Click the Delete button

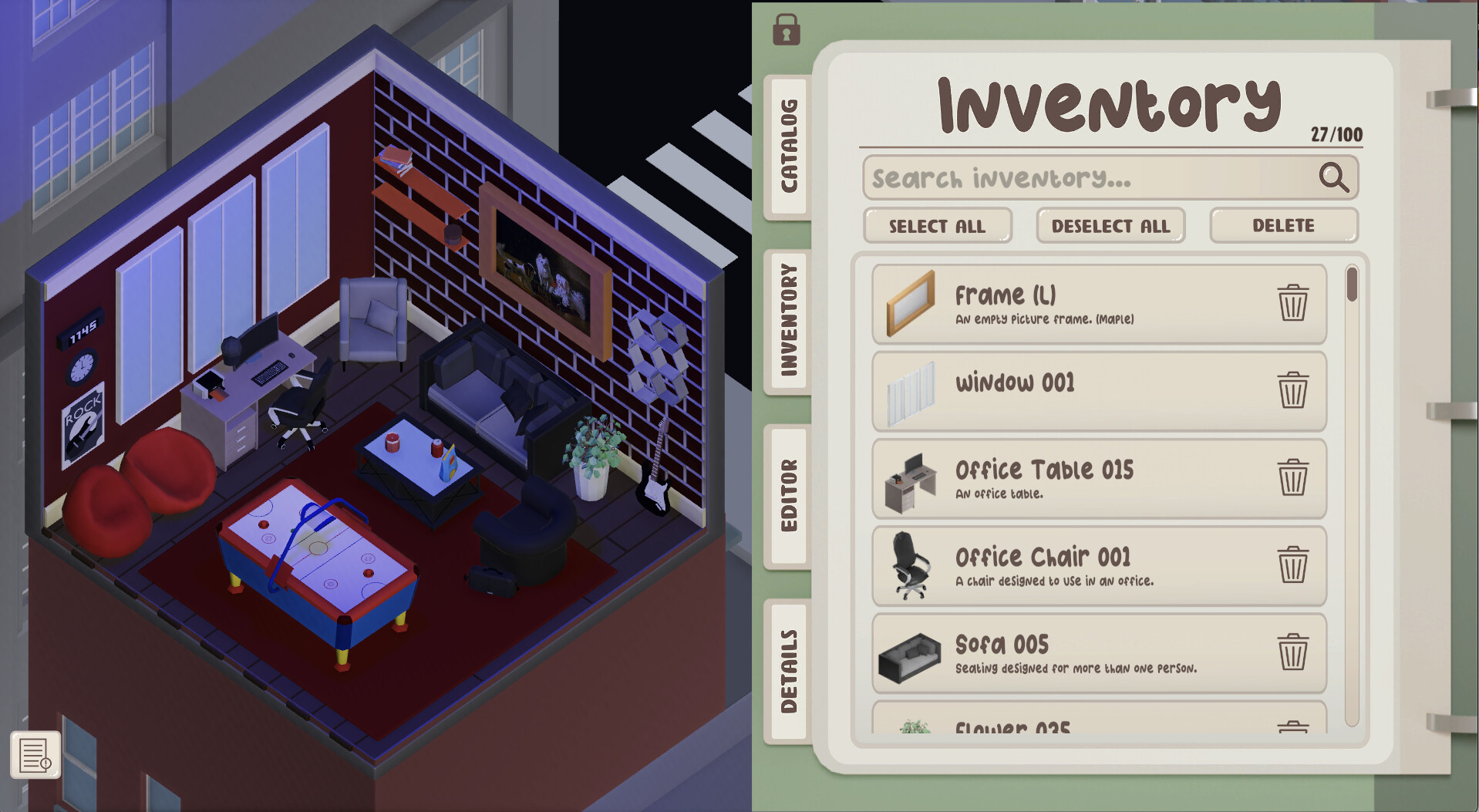coord(1282,225)
